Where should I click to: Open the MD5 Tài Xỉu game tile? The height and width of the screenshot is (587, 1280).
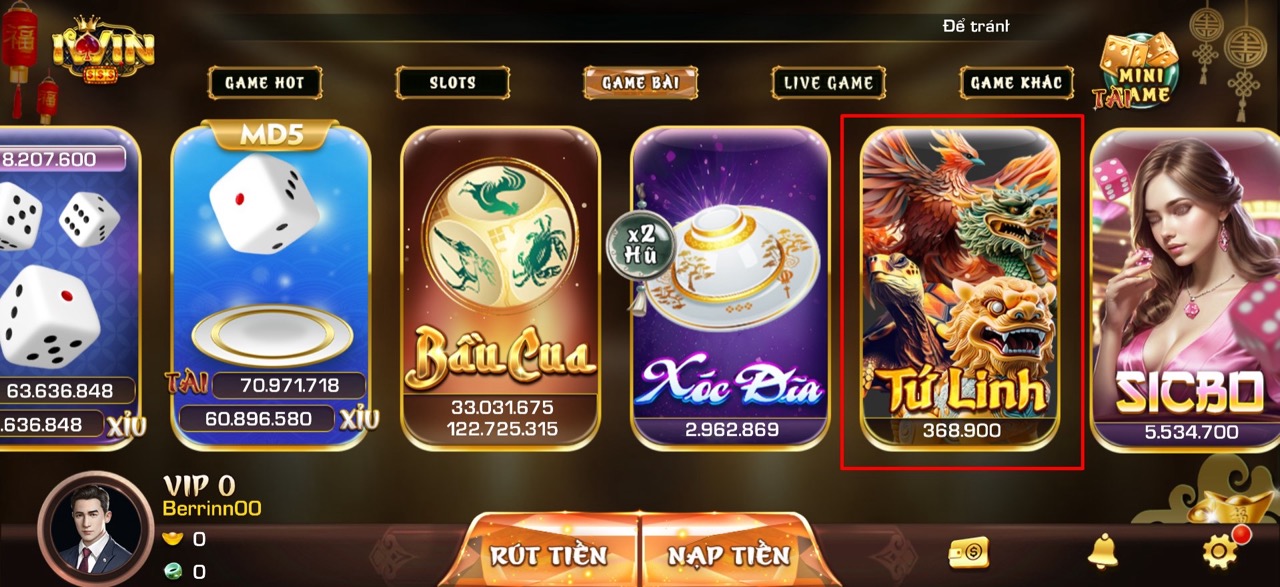pyautogui.click(x=271, y=285)
